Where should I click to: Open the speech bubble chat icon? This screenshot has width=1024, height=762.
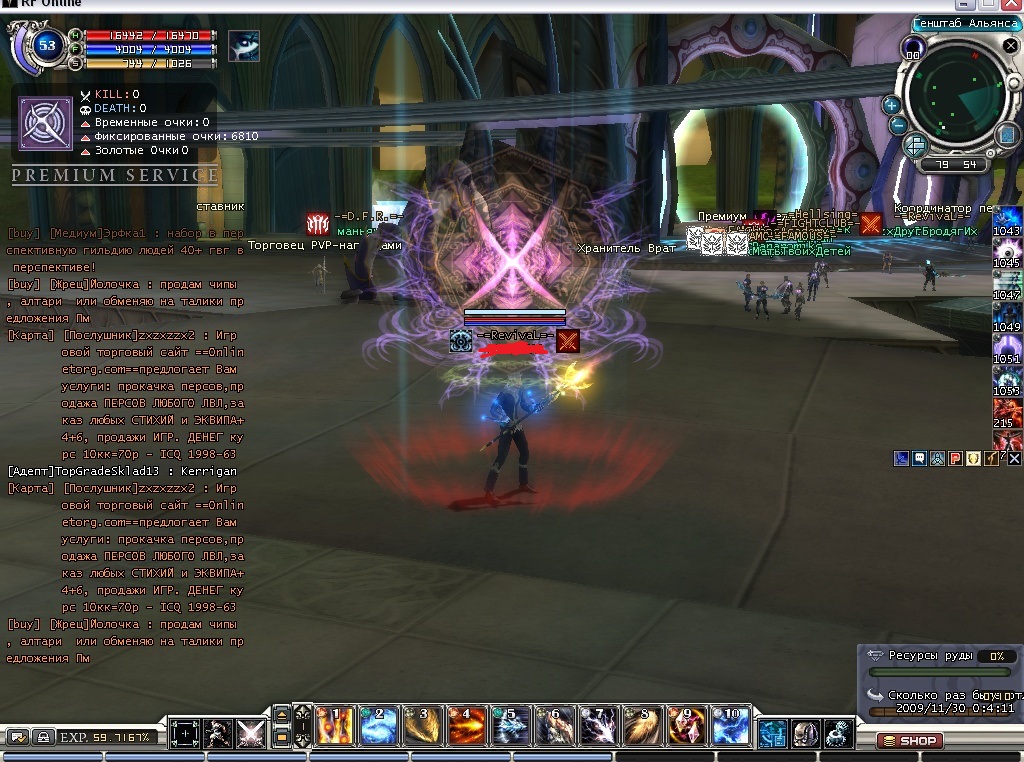tap(919, 458)
